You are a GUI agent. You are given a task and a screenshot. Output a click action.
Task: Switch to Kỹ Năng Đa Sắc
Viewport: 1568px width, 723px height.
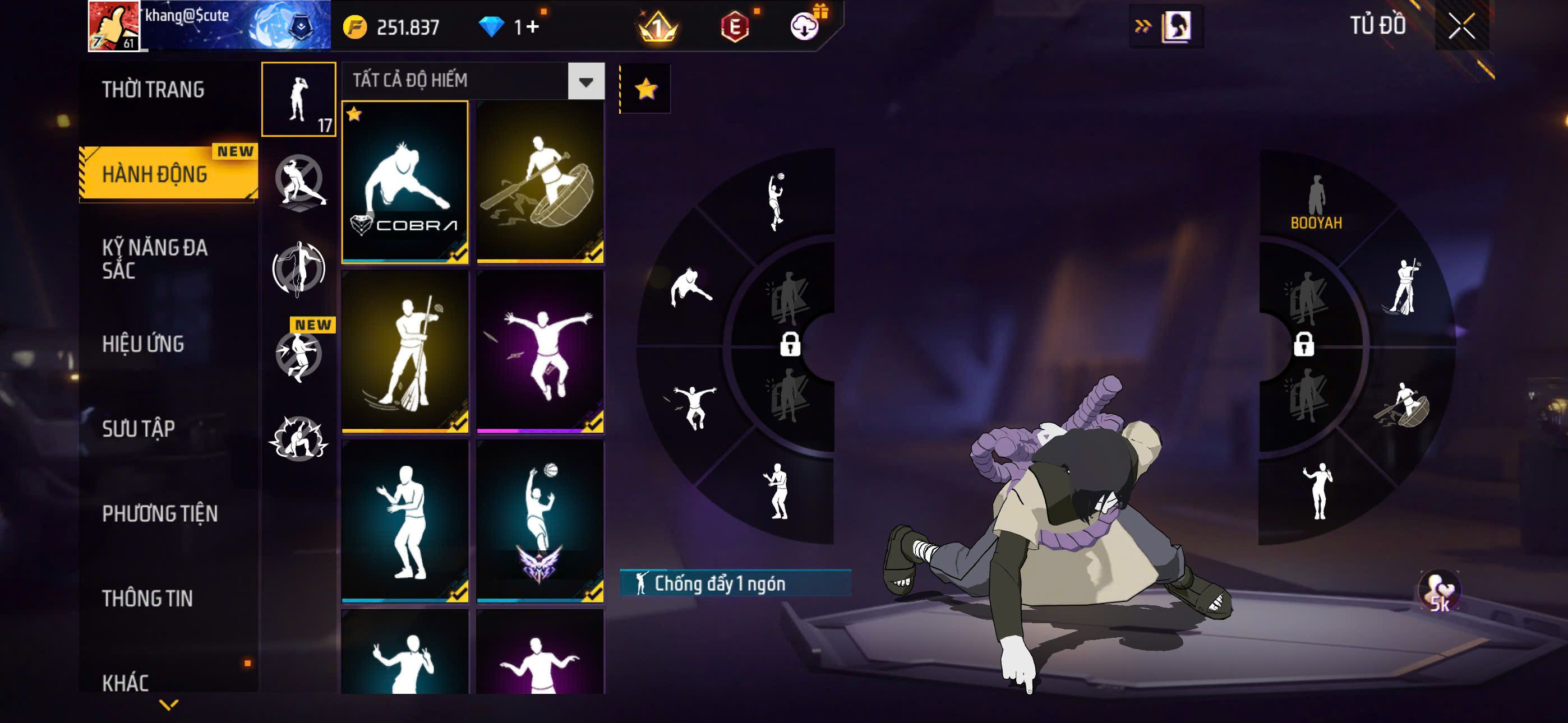(155, 258)
